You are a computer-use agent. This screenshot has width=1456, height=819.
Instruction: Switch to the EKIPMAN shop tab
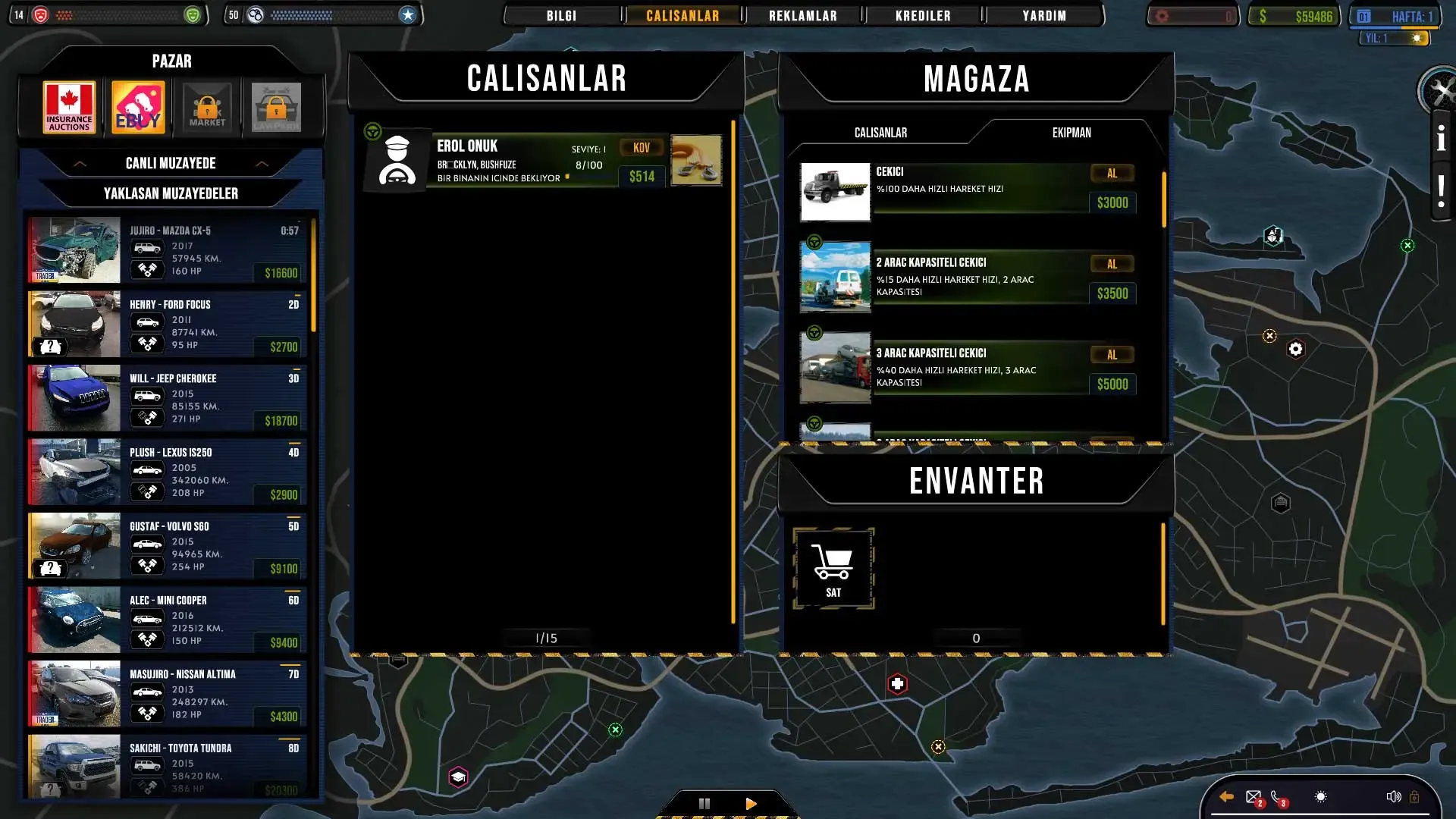point(1071,133)
